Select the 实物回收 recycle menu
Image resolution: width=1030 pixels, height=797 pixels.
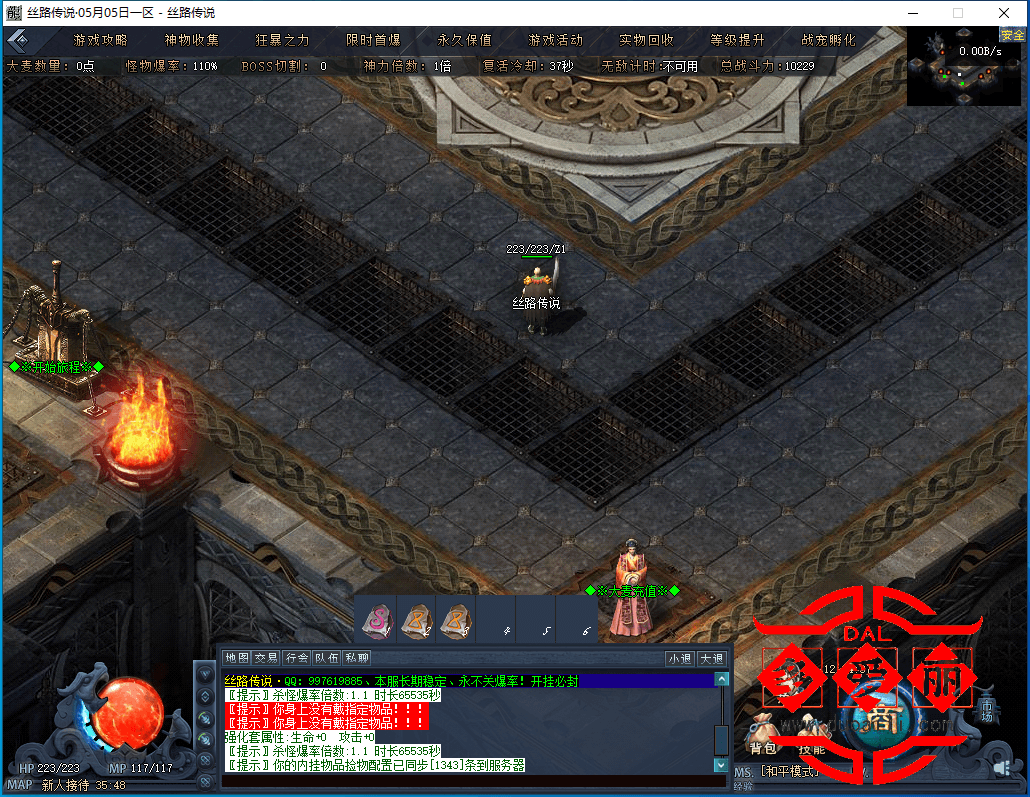[x=647, y=40]
